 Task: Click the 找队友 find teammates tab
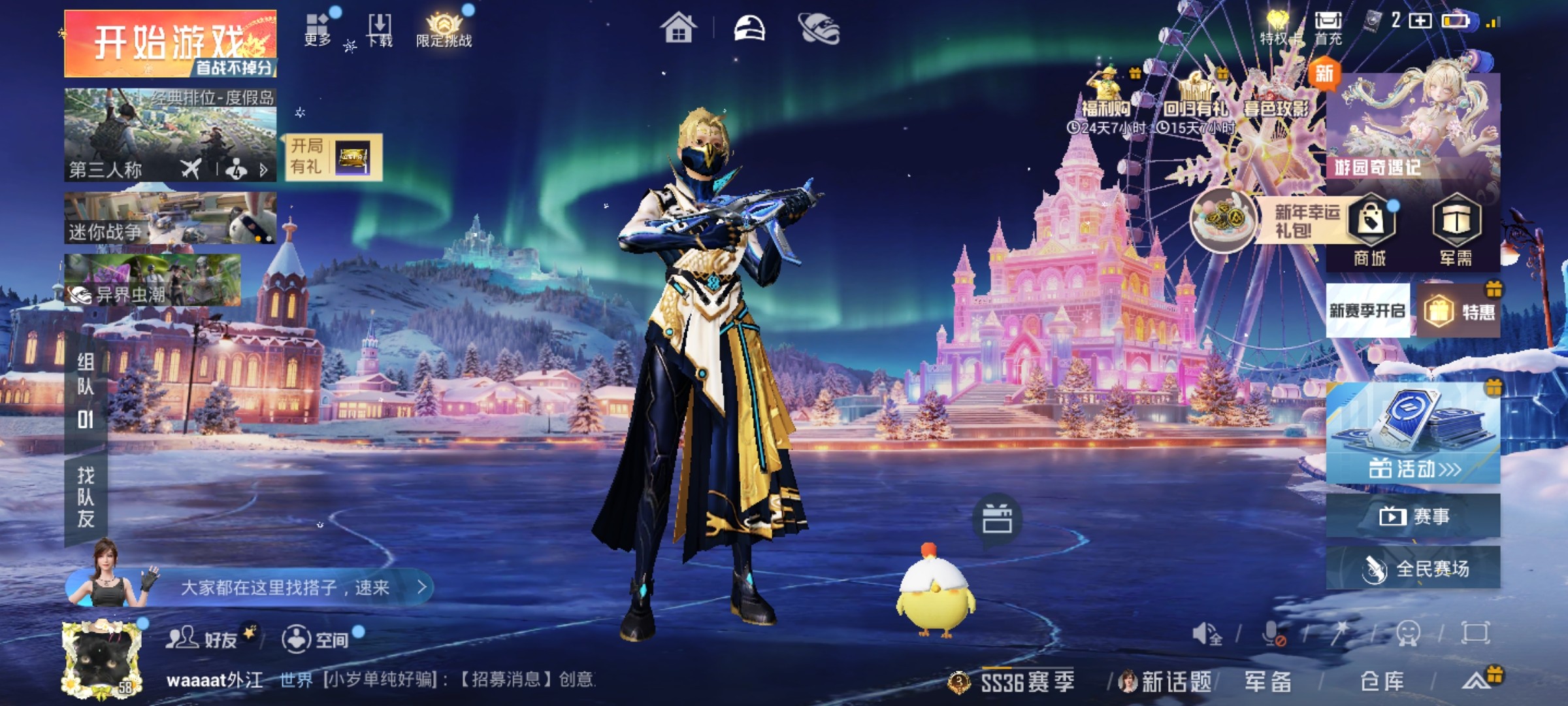86,497
